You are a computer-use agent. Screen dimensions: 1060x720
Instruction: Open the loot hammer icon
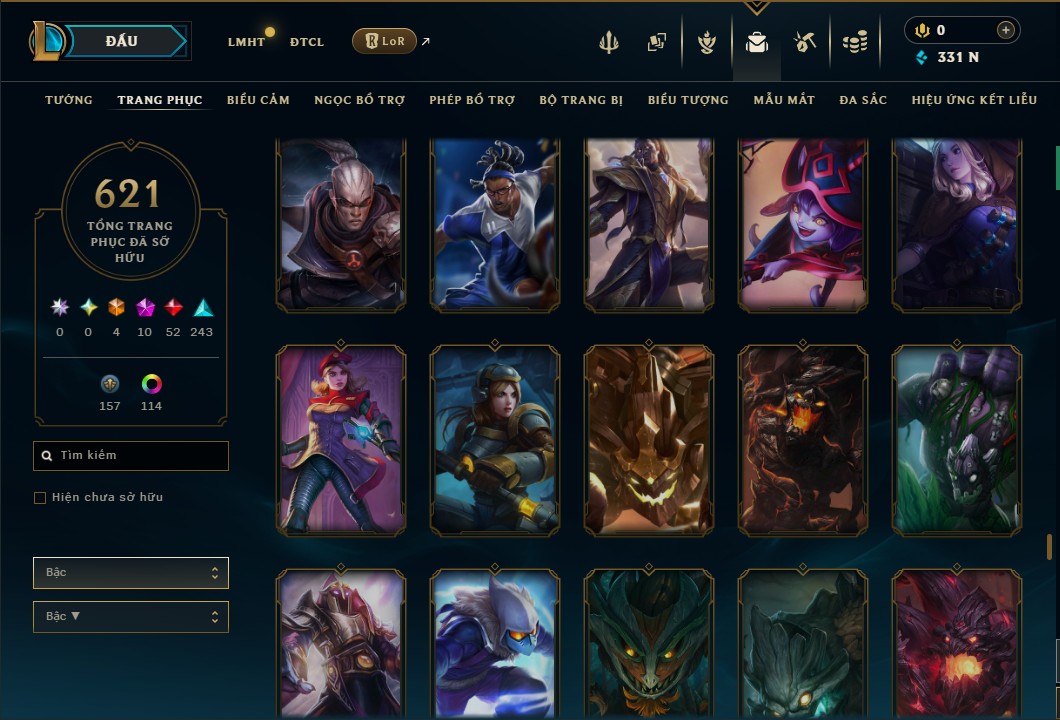pyautogui.click(x=805, y=42)
